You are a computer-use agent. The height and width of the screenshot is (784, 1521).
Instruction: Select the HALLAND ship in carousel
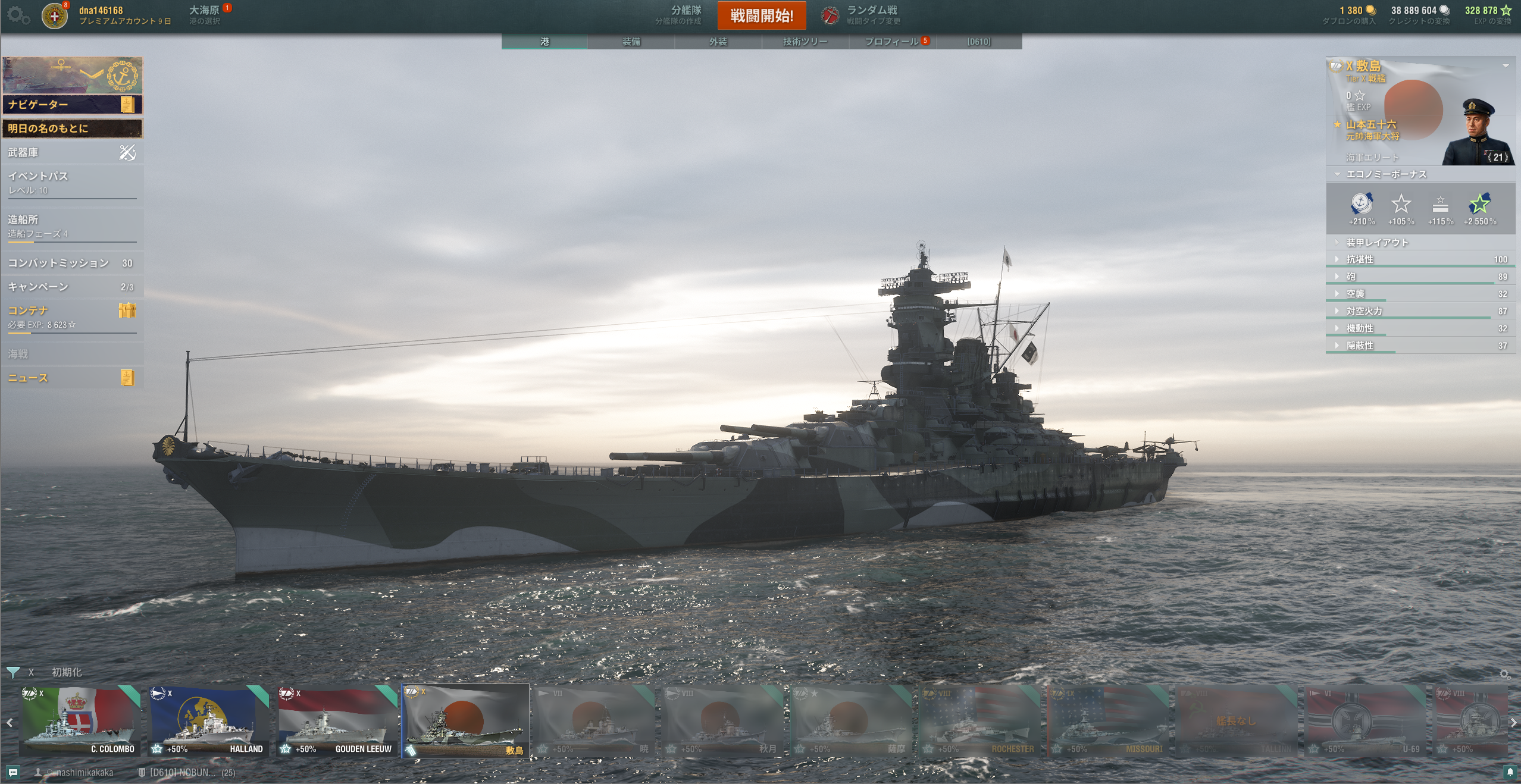208,722
